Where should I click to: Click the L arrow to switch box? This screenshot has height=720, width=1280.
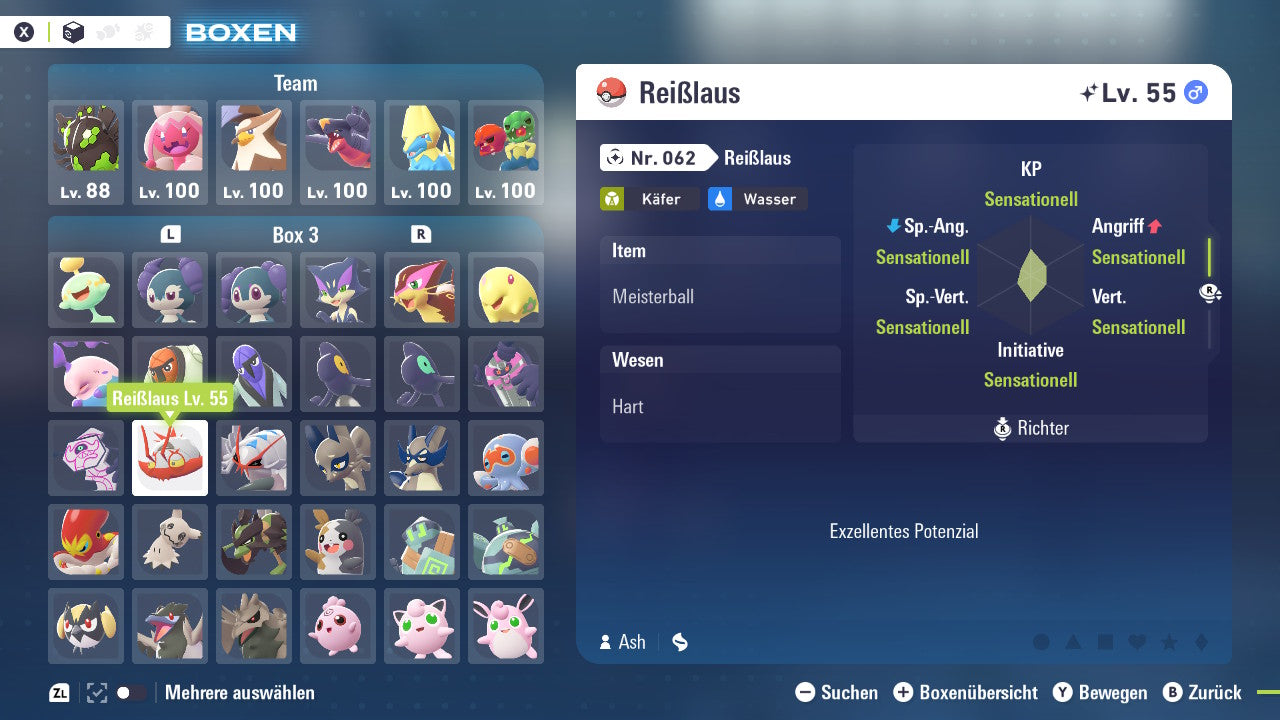(x=170, y=235)
